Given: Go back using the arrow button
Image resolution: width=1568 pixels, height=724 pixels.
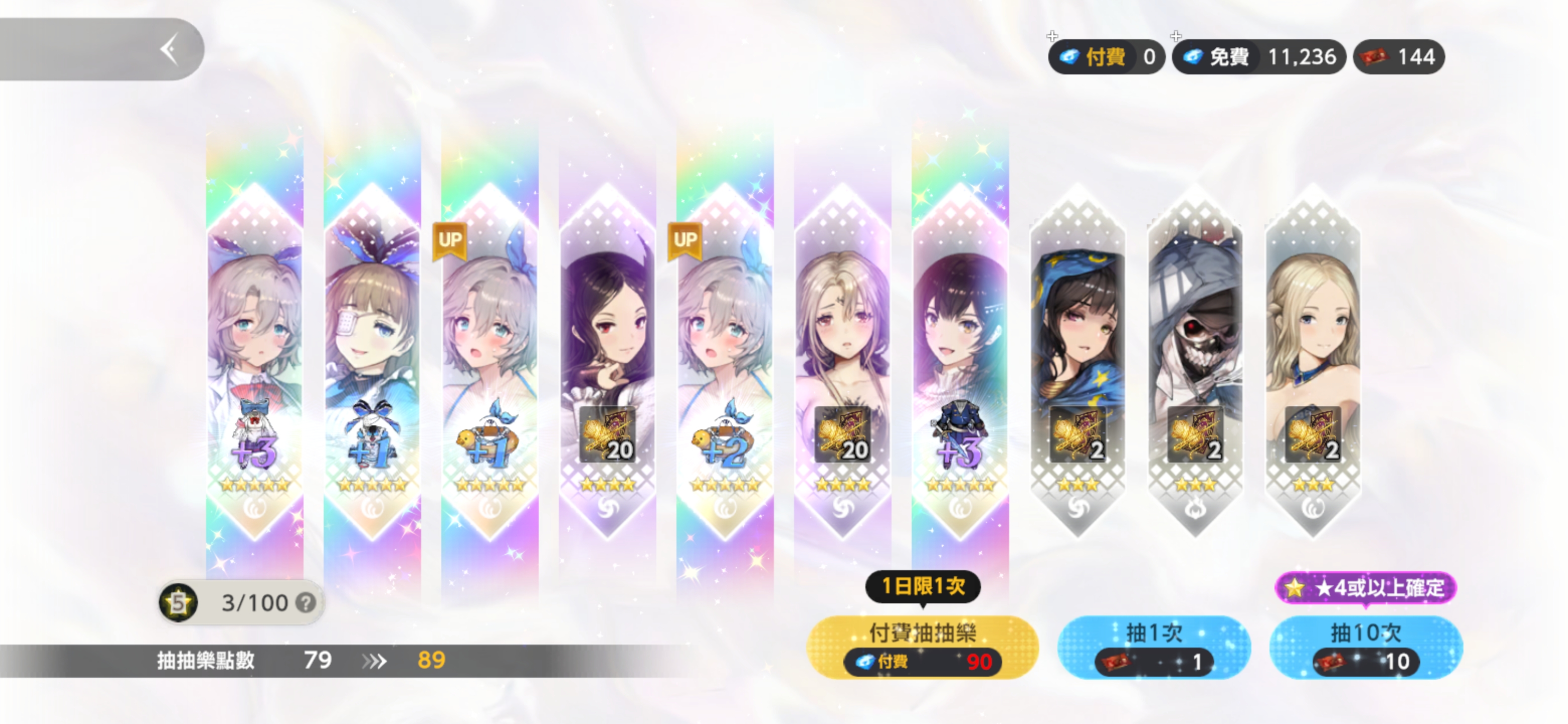Looking at the screenshot, I should (x=169, y=49).
